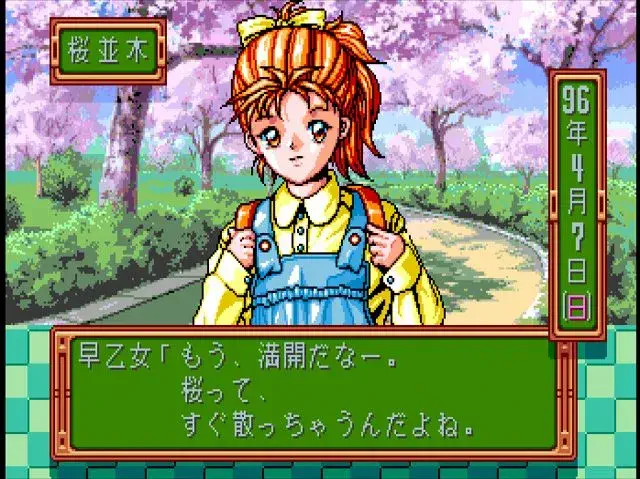Advance the 早乙女 dialogue text box
Screen dimensions: 640x479
click(310, 393)
